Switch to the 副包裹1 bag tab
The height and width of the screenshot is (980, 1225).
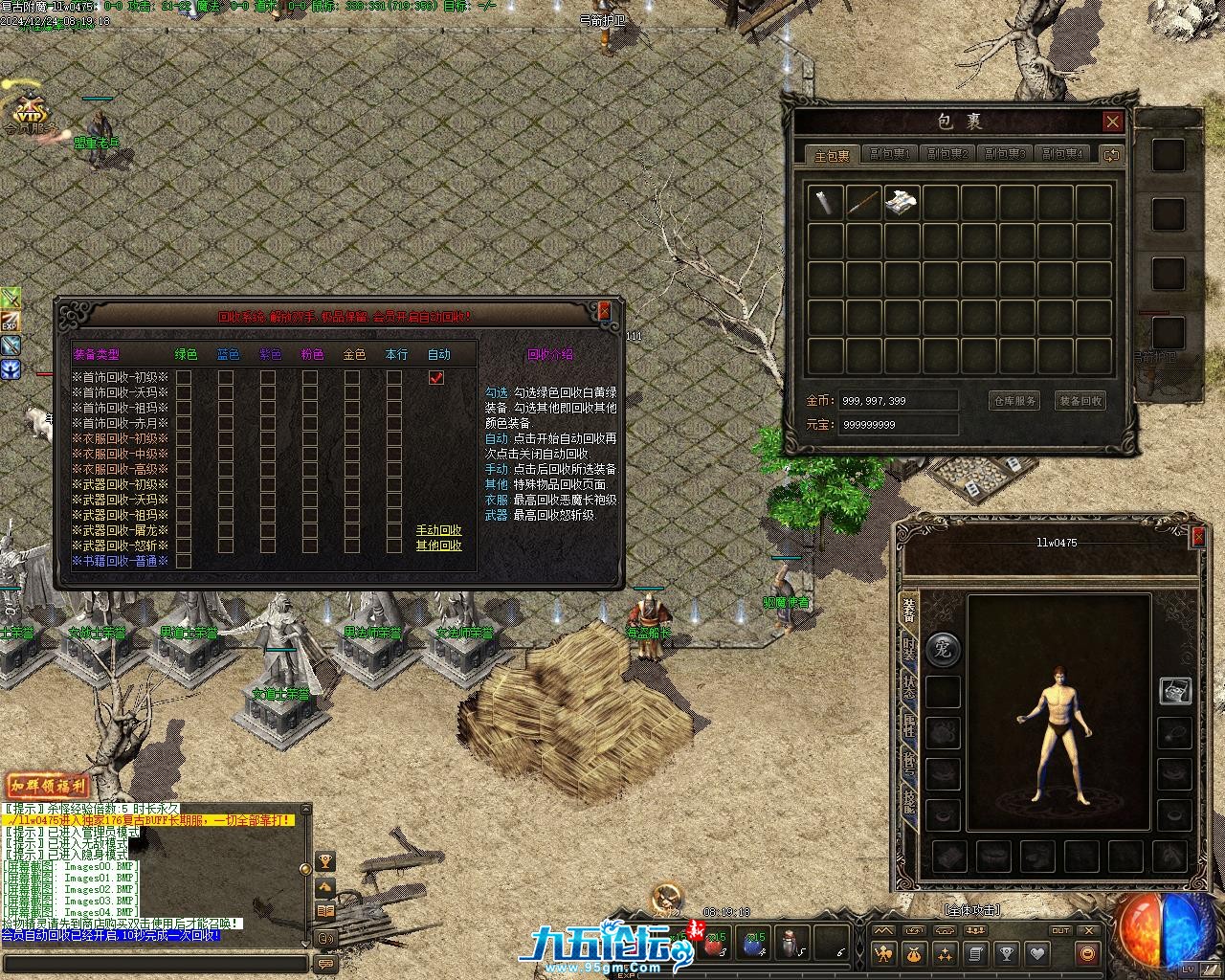(x=890, y=154)
